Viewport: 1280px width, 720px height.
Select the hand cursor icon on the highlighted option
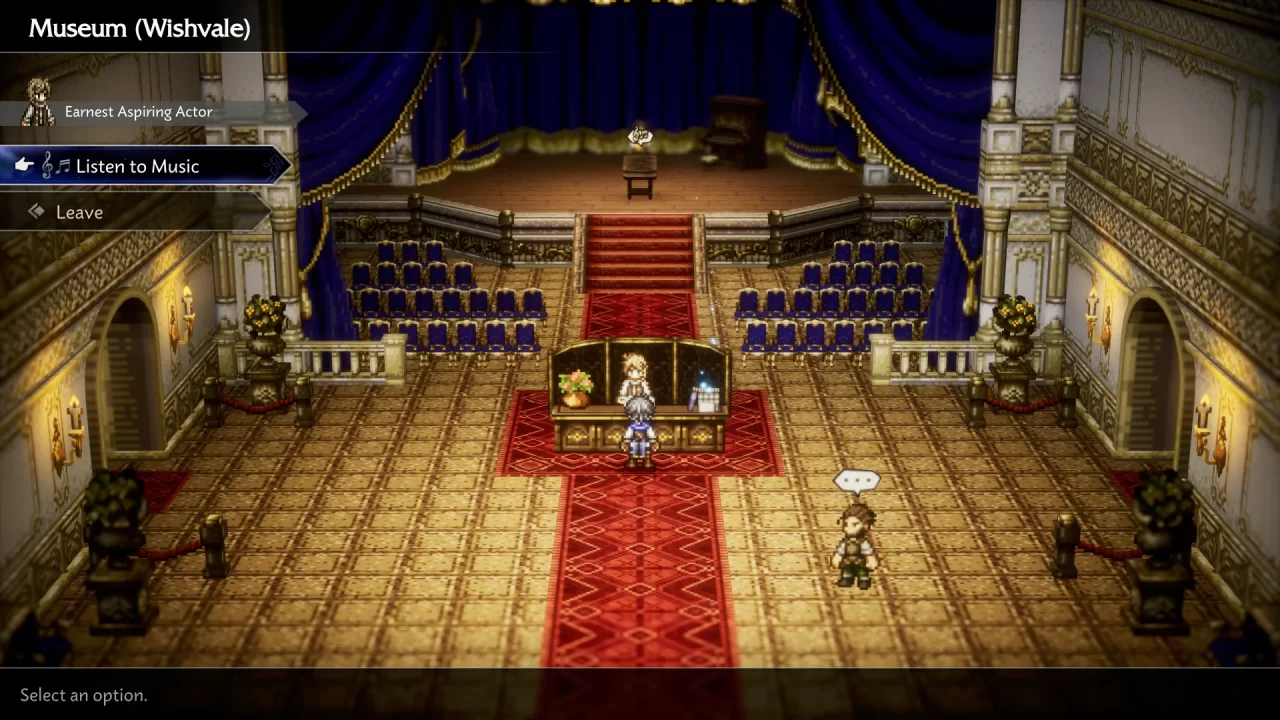(24, 165)
